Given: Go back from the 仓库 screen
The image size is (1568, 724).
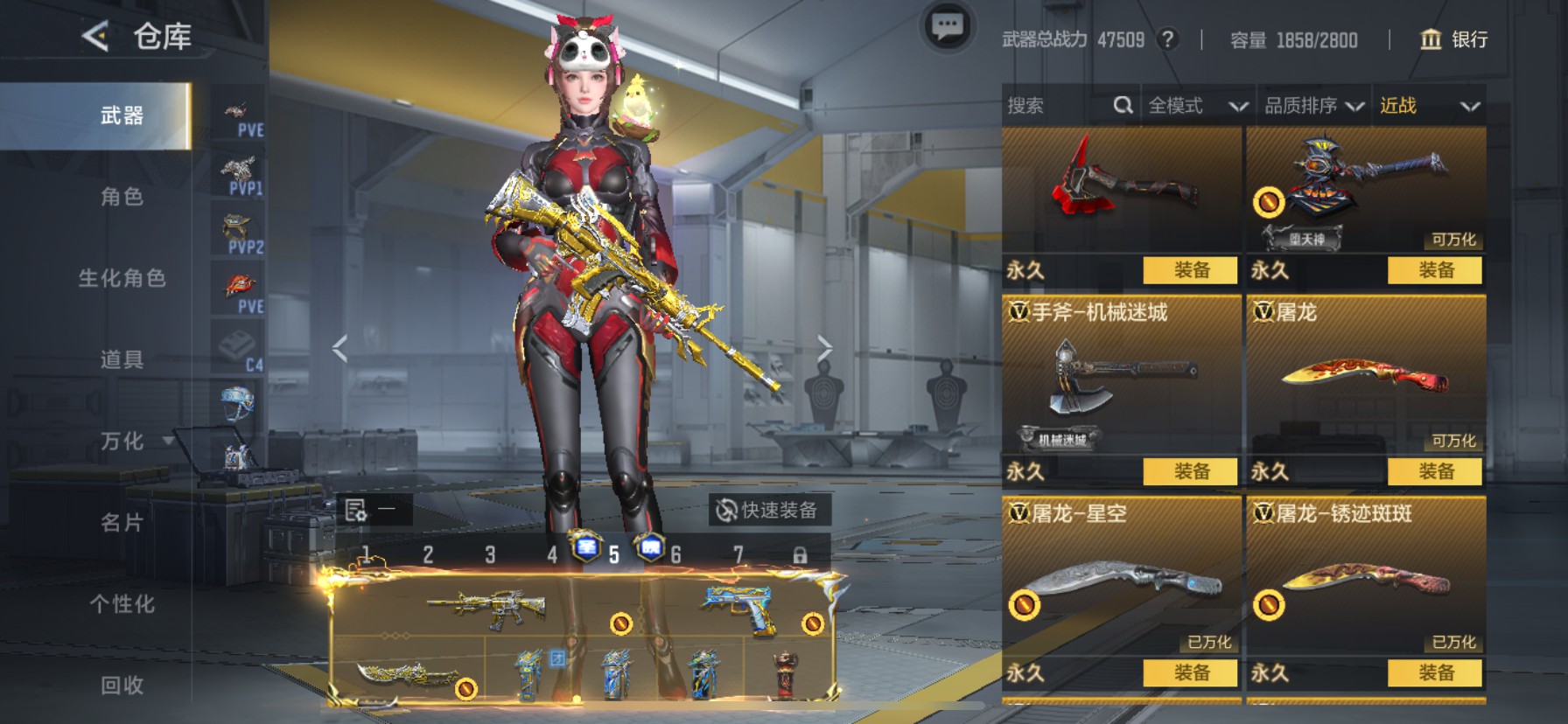Looking at the screenshot, I should pyautogui.click(x=95, y=37).
